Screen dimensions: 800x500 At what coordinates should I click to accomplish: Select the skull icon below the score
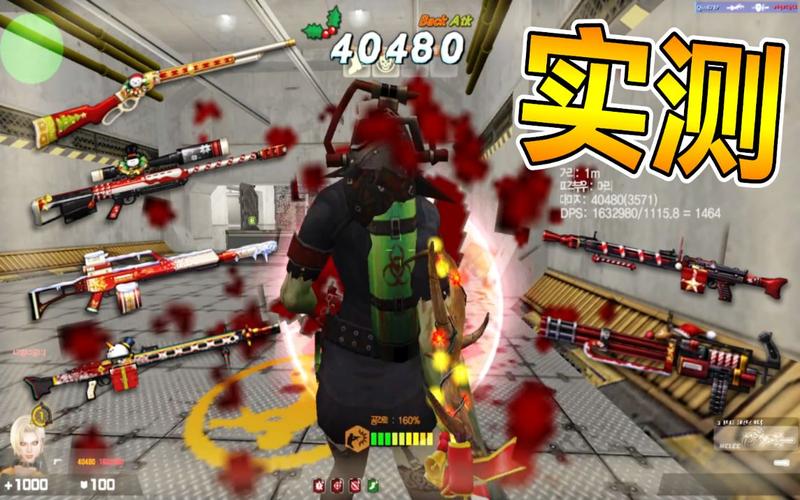click(x=387, y=66)
